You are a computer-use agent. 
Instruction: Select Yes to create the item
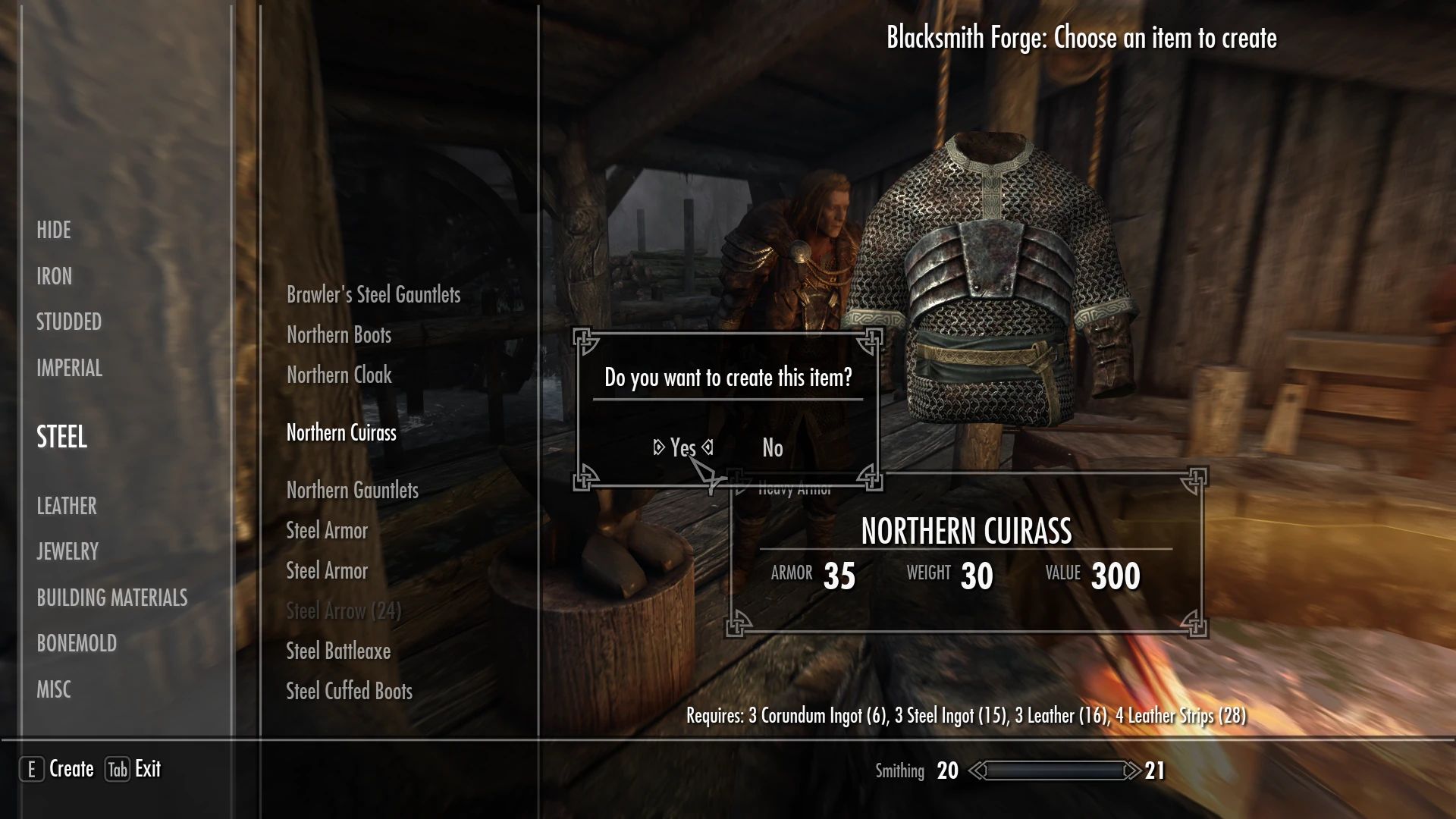(681, 448)
